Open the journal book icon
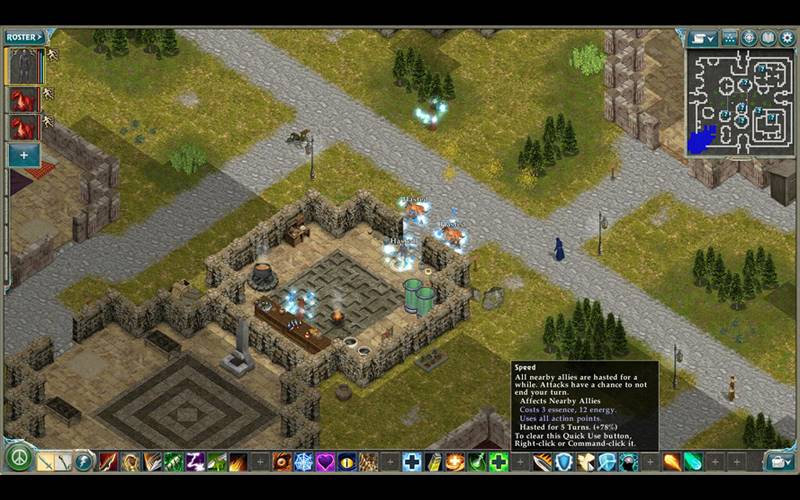The width and height of the screenshot is (800, 500). tap(768, 38)
